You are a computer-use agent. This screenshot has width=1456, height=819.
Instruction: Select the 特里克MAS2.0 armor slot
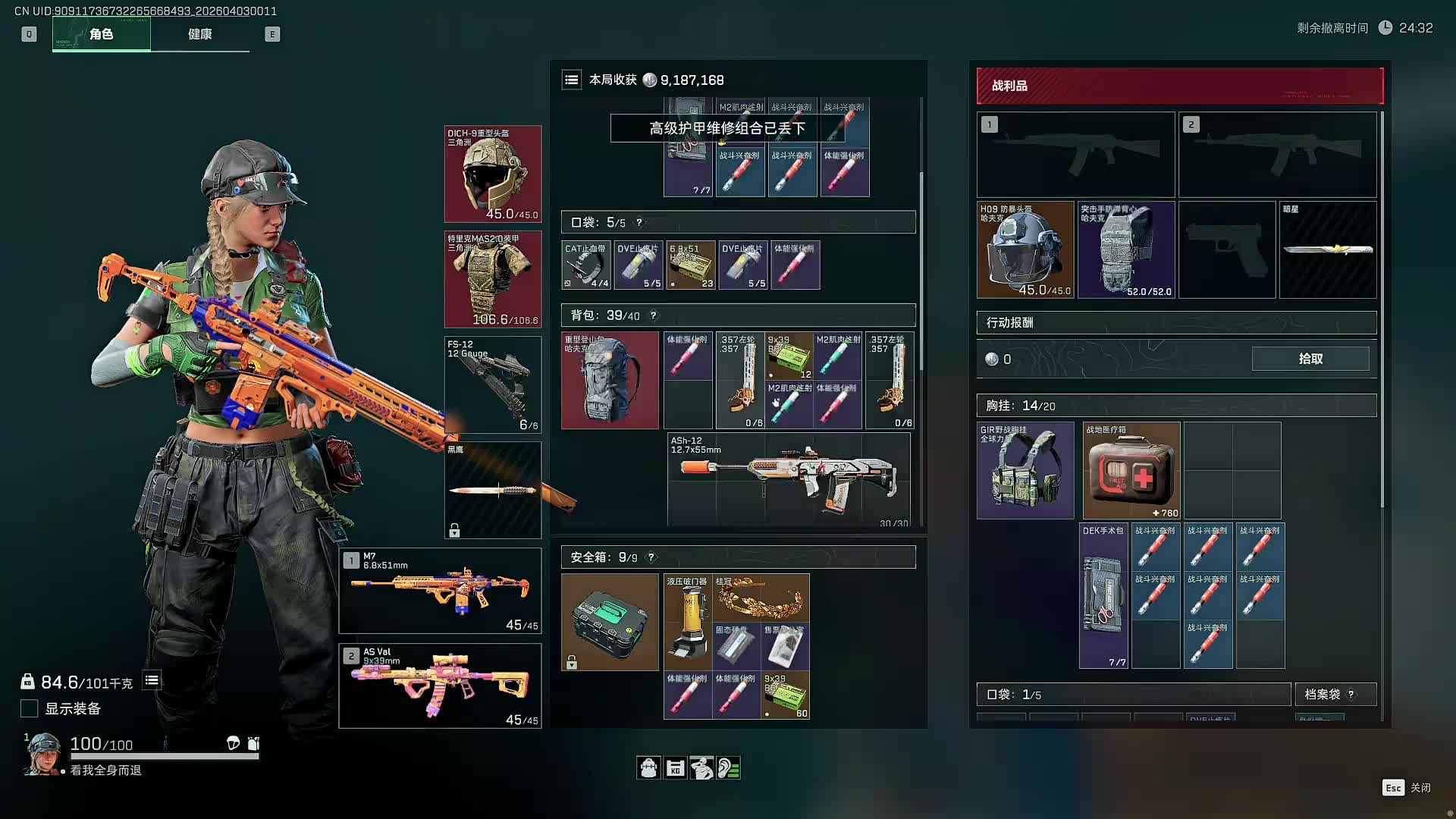(x=493, y=279)
